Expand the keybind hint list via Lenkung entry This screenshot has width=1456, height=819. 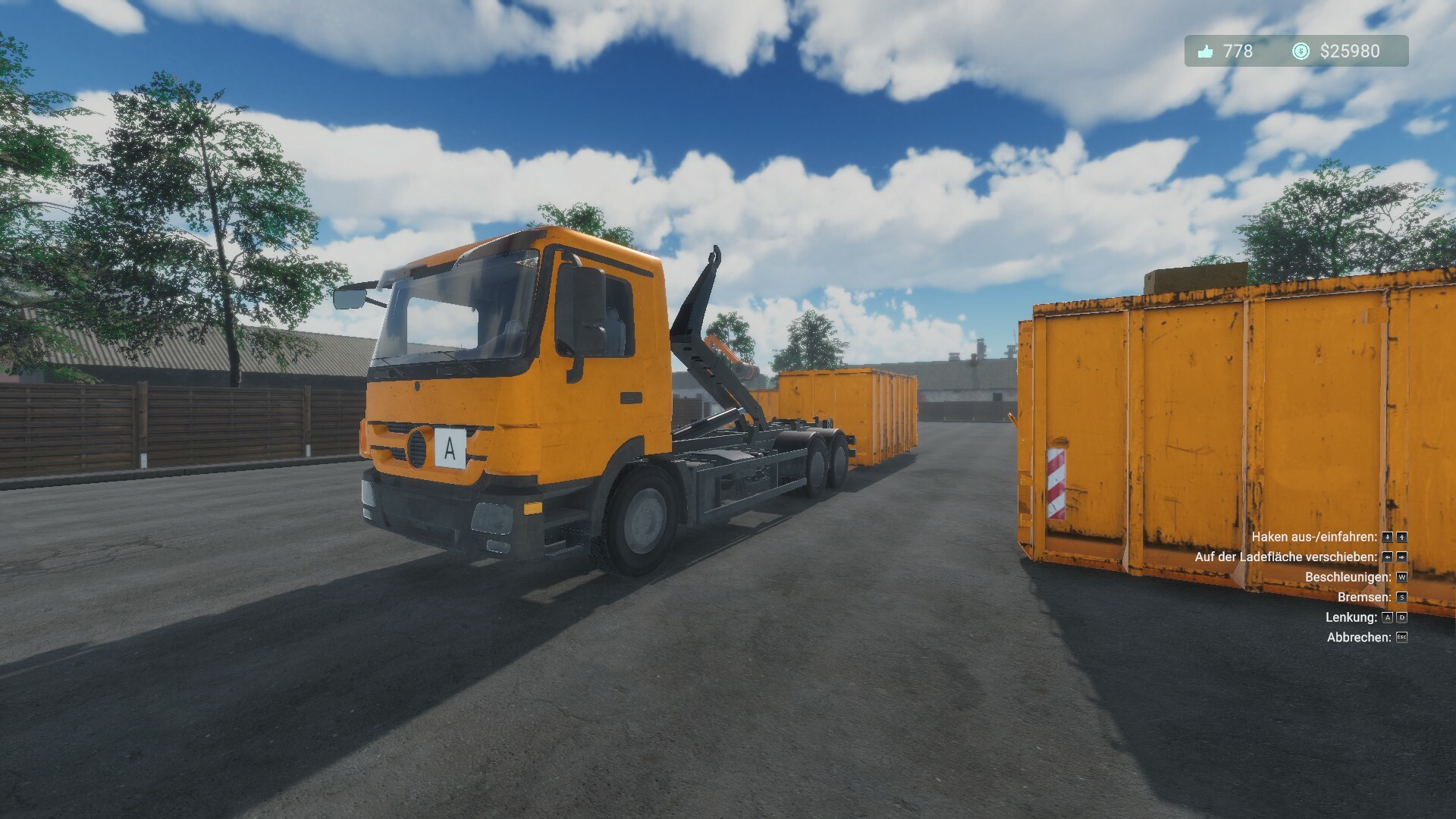pyautogui.click(x=1351, y=618)
